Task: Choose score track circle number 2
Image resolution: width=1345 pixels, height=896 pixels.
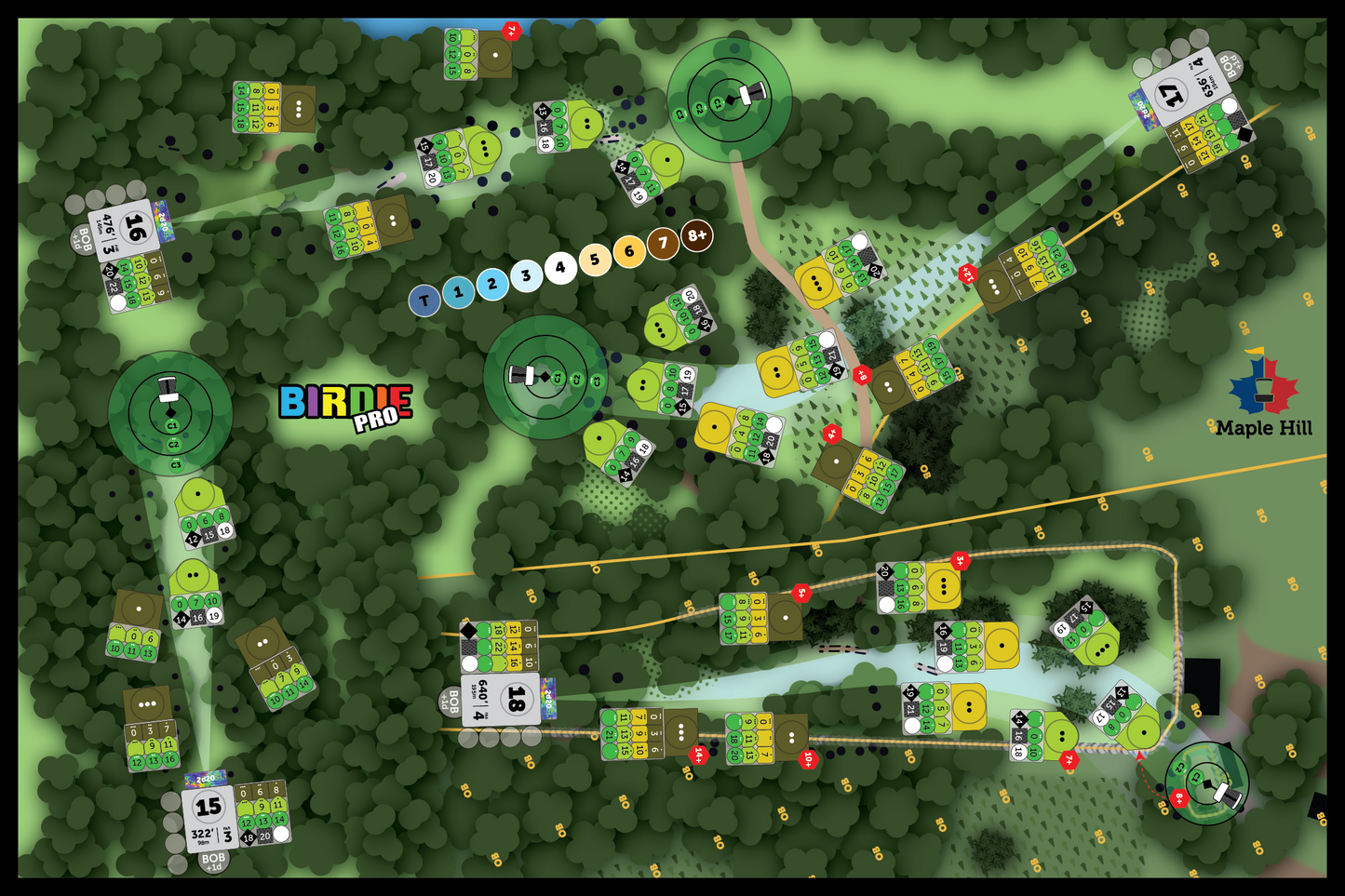Action: [492, 284]
